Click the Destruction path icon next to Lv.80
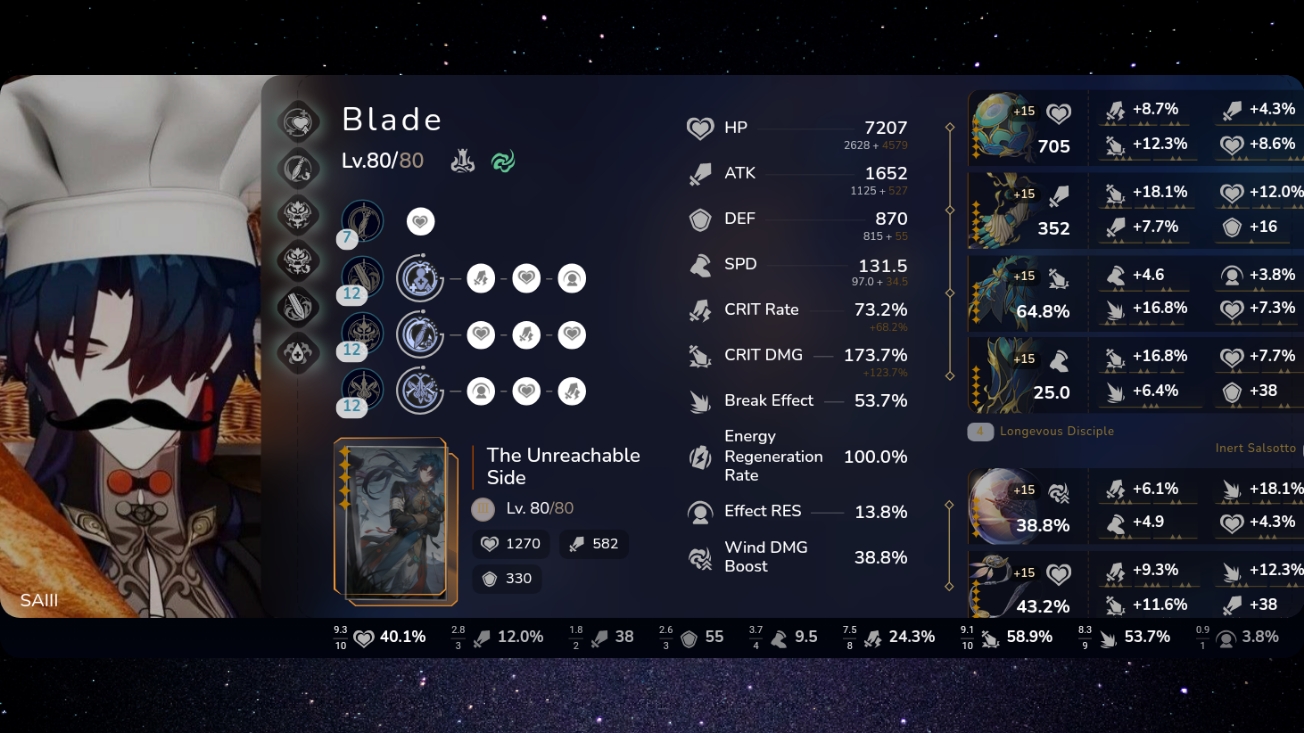This screenshot has height=733, width=1304. pos(462,160)
